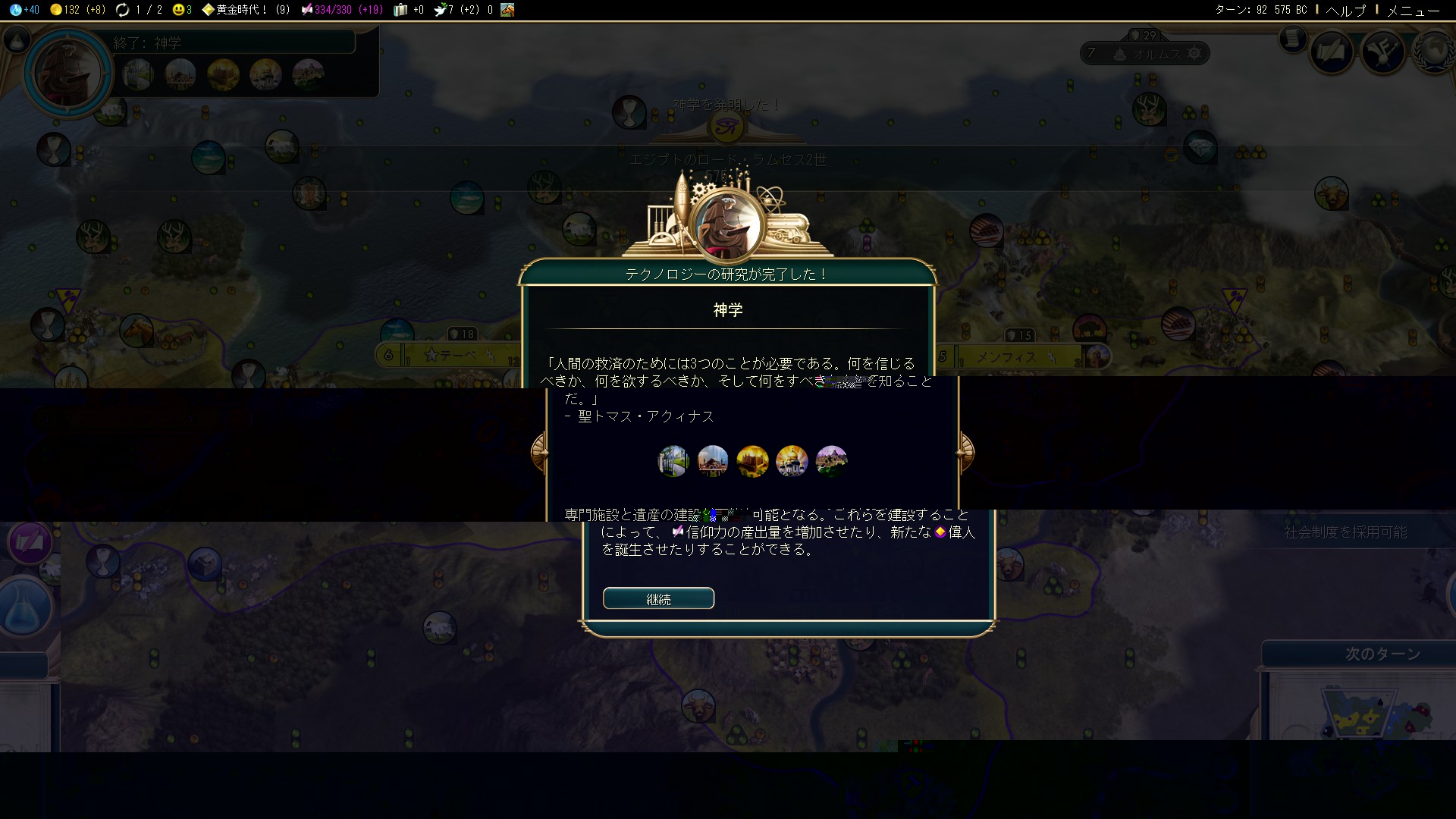Open the メニュー game menu
The height and width of the screenshot is (819, 1456).
tap(1412, 10)
